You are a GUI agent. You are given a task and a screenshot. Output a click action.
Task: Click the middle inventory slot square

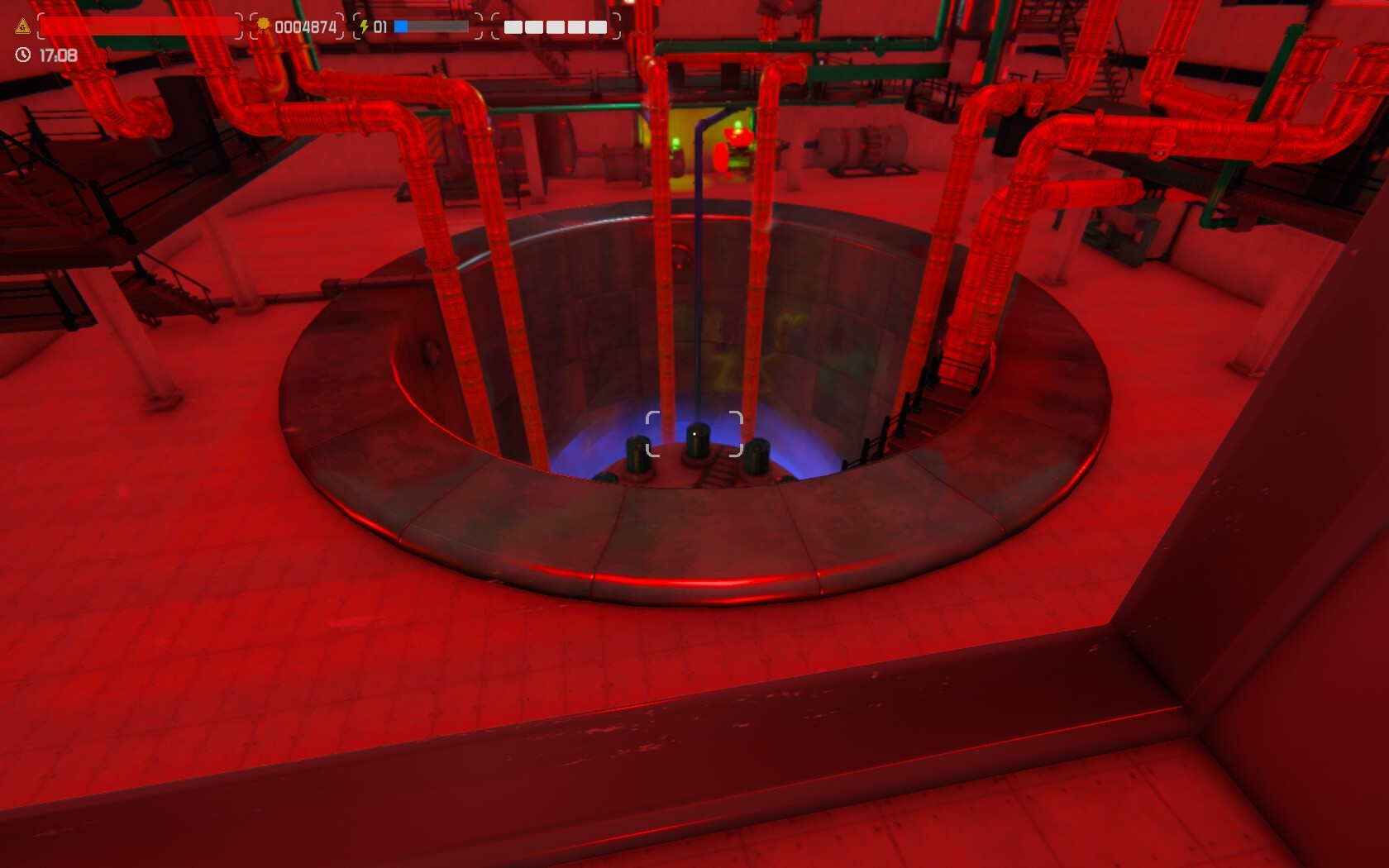pyautogui.click(x=556, y=26)
